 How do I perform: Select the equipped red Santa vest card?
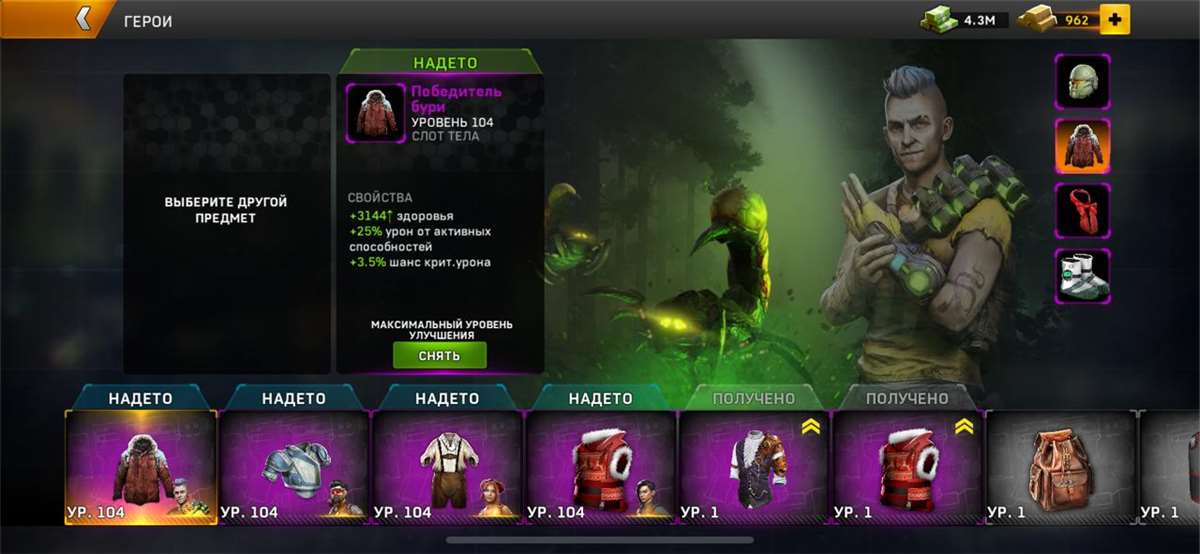[x=601, y=467]
